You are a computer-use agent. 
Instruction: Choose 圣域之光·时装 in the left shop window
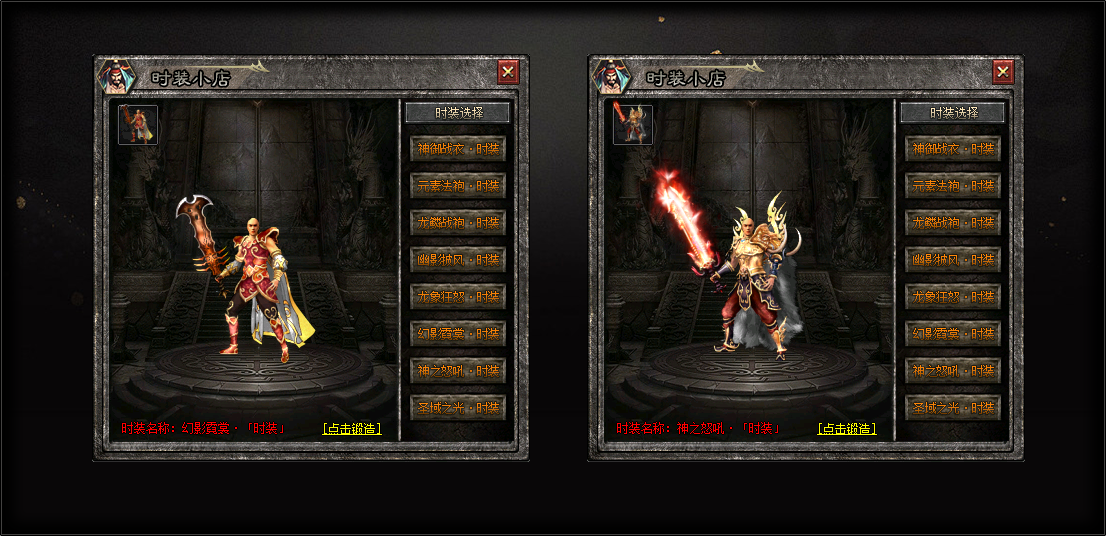click(x=458, y=408)
